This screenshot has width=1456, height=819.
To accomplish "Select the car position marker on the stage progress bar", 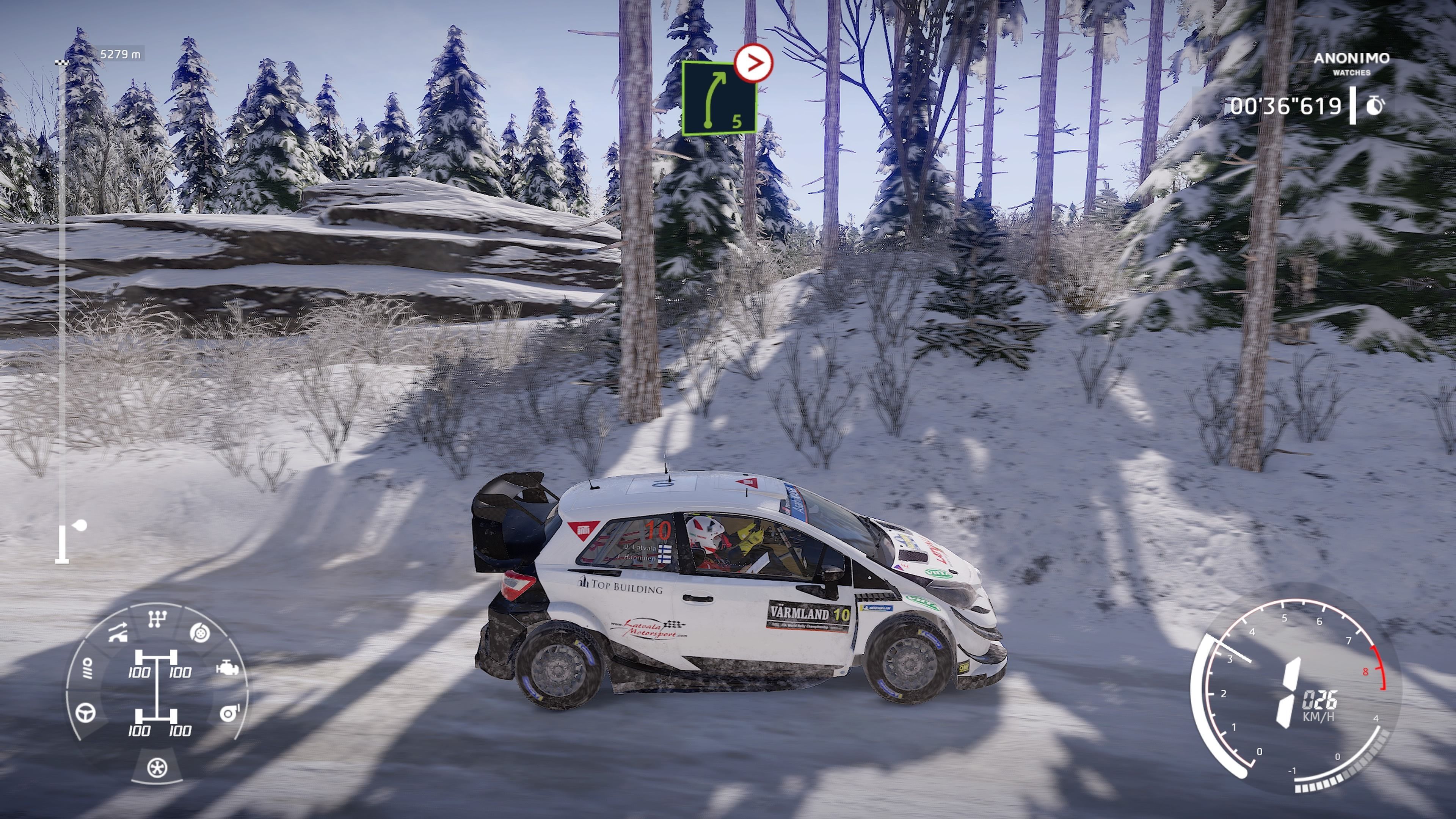I will [79, 526].
